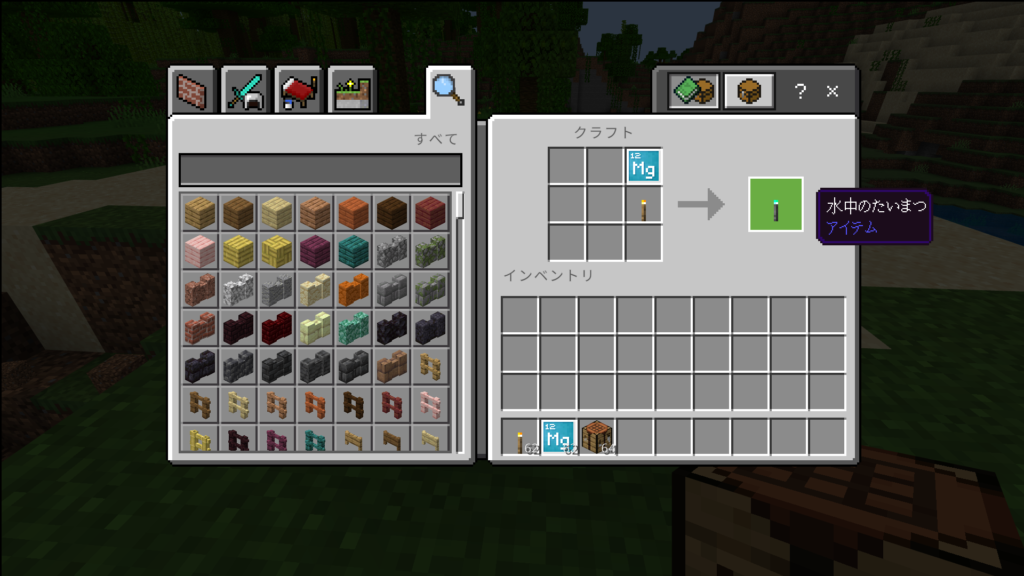Pick up the torch in the crafting grid

(x=644, y=205)
